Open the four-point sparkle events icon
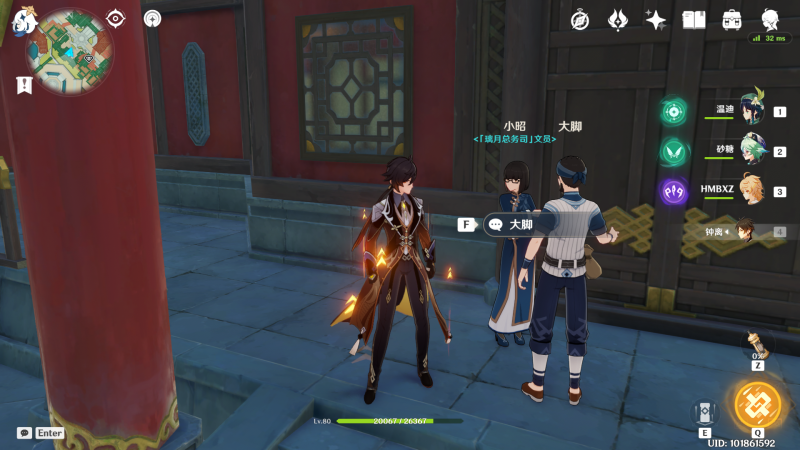The height and width of the screenshot is (450, 800). (656, 20)
